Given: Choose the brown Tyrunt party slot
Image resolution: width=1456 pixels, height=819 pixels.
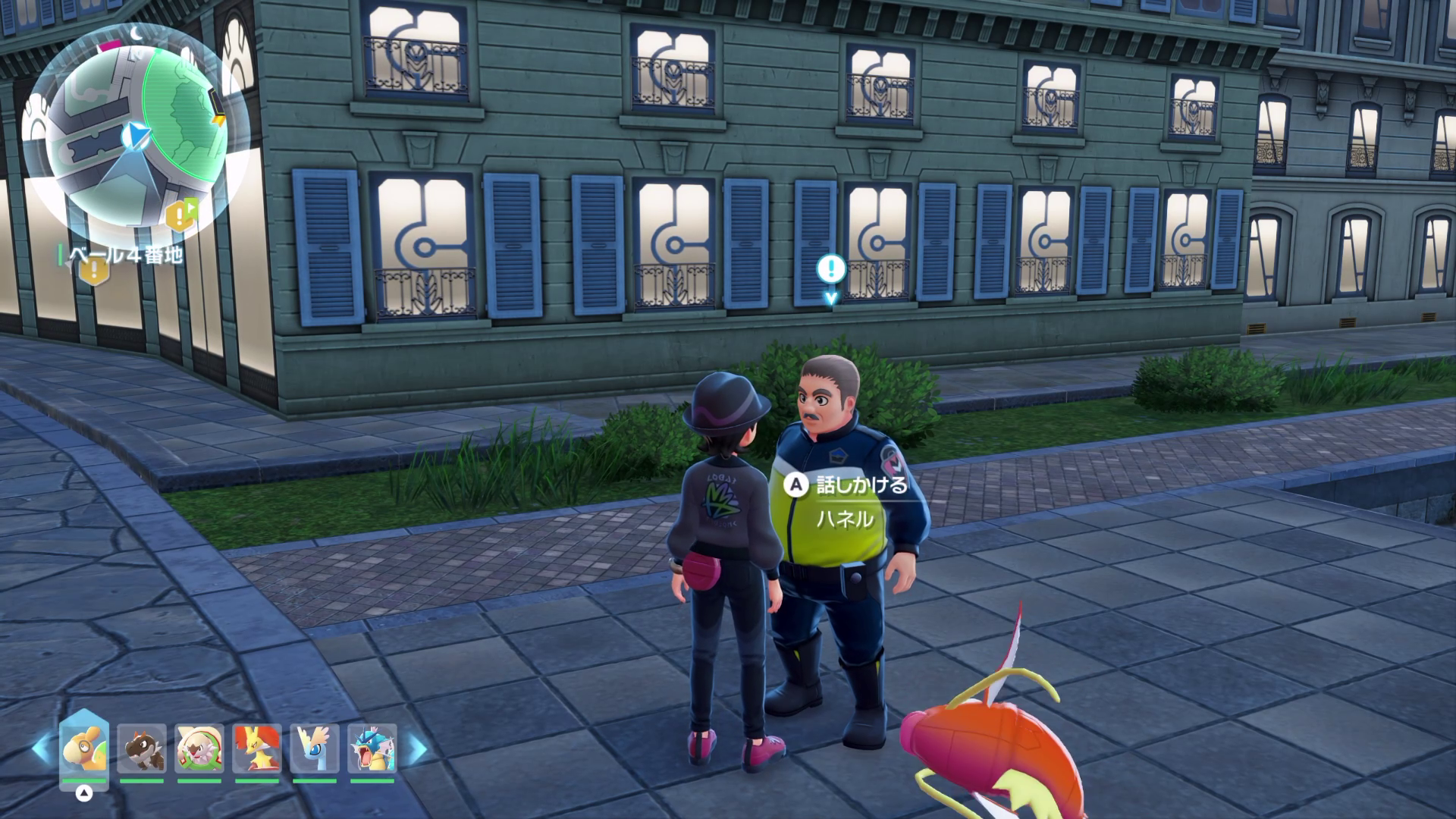Looking at the screenshot, I should (x=142, y=749).
